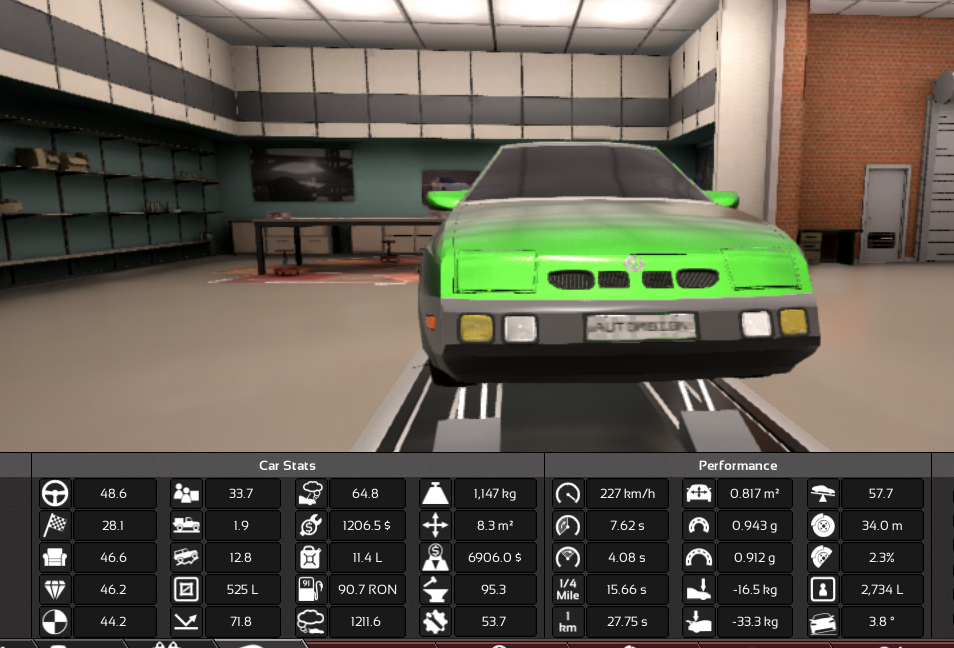Click the steering wheel drivability icon
The image size is (954, 648).
tap(54, 493)
